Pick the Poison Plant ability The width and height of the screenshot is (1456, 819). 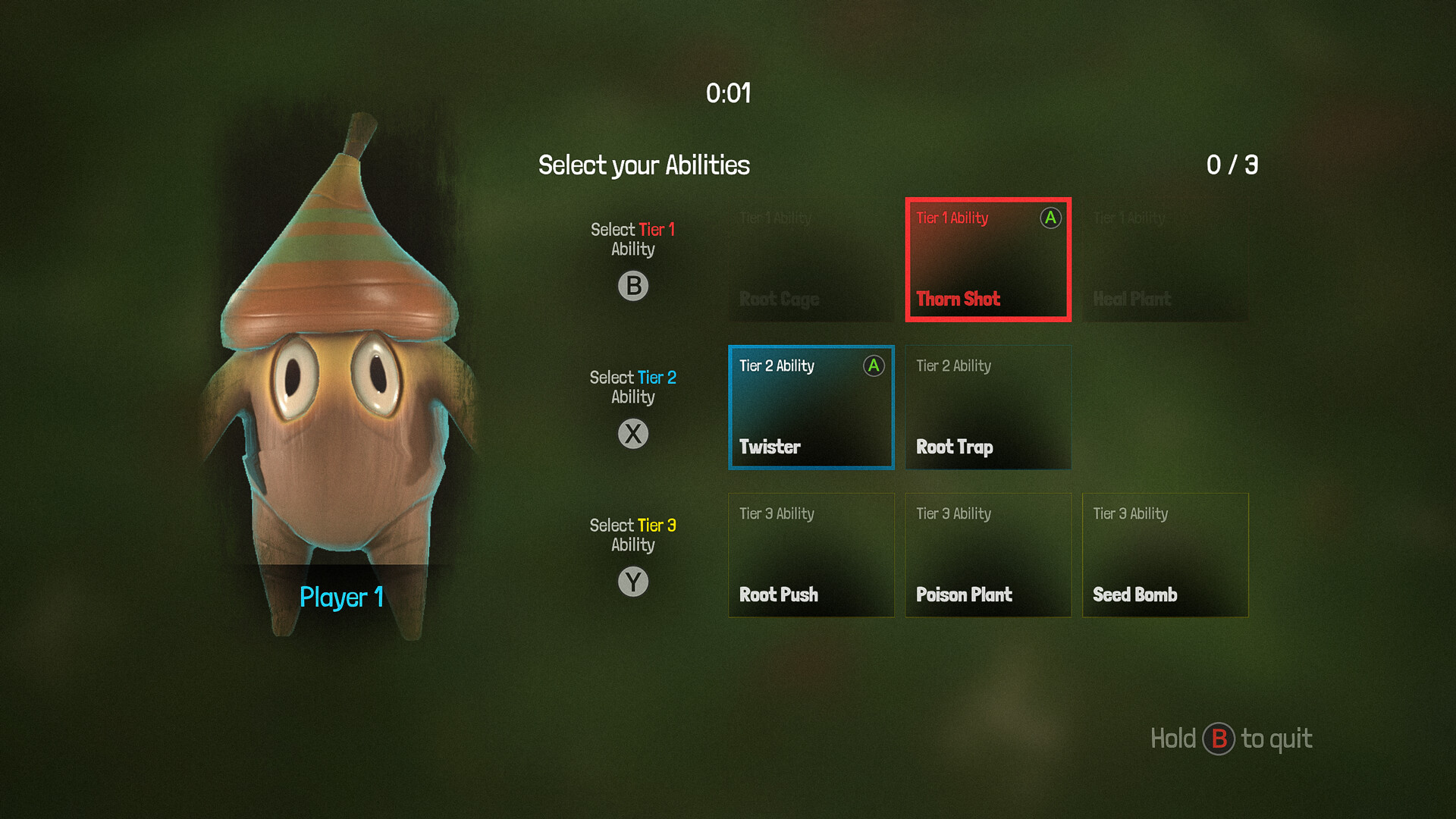tap(988, 555)
